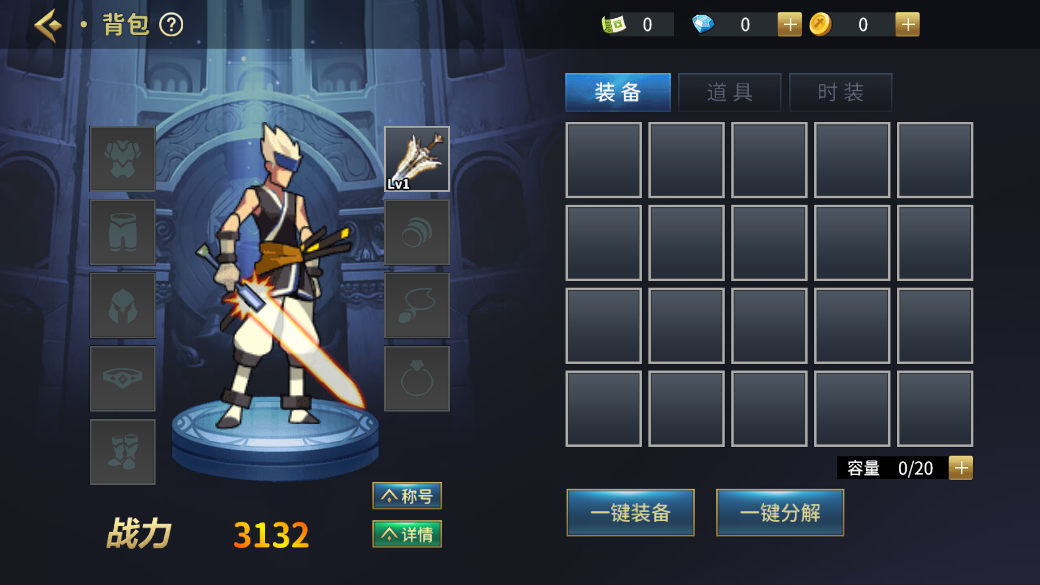Show the 详情 details panel
1040x585 pixels.
pos(407,534)
